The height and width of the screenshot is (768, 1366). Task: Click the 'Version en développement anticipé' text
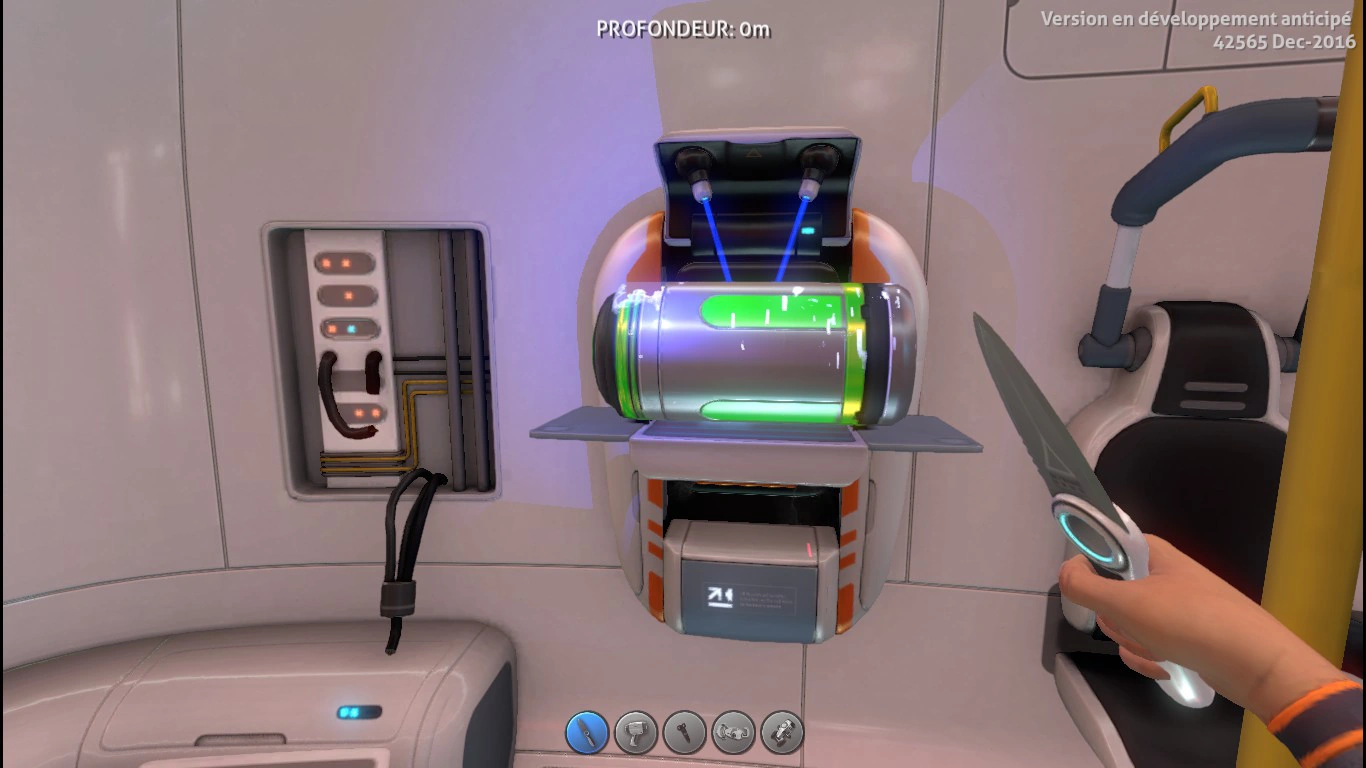pyautogui.click(x=1196, y=17)
